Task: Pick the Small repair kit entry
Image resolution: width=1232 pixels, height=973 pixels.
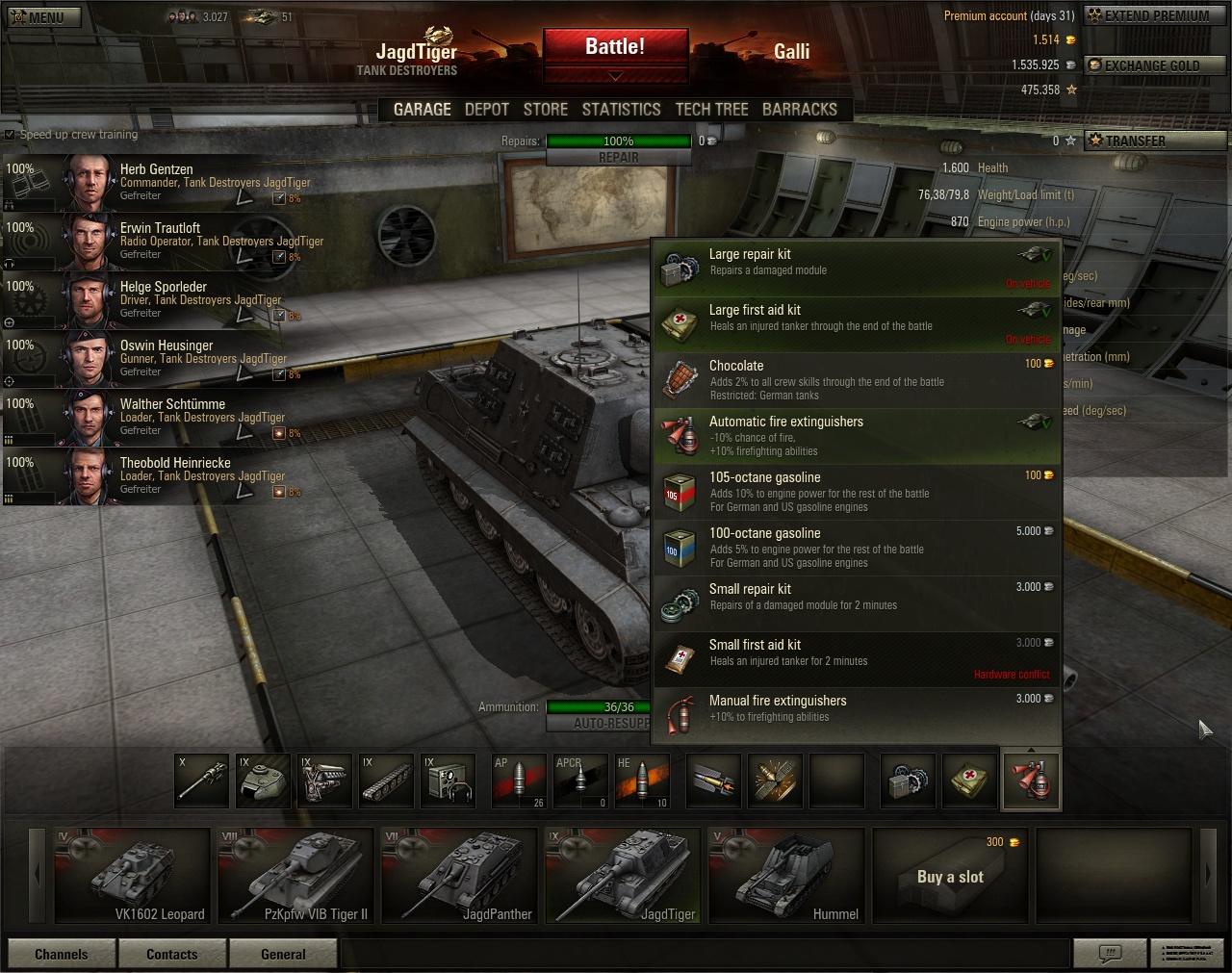Action: click(x=857, y=603)
